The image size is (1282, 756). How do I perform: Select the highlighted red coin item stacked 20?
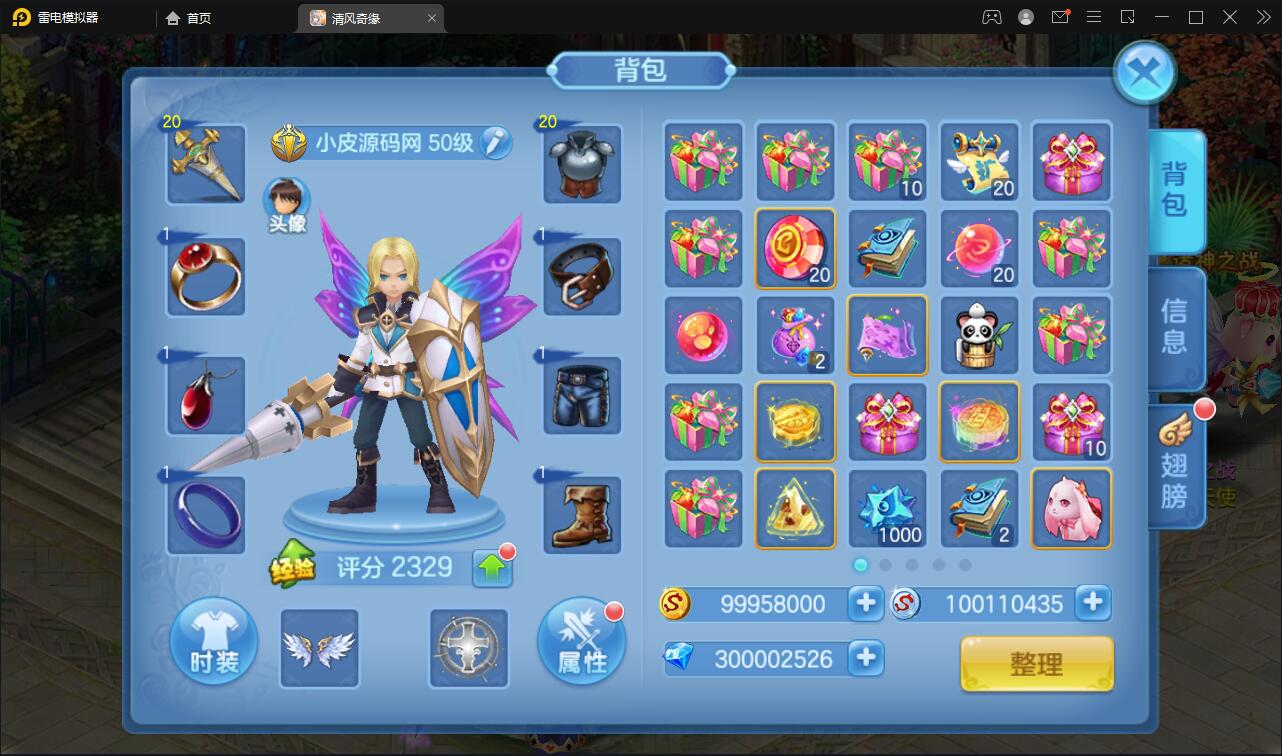(795, 248)
